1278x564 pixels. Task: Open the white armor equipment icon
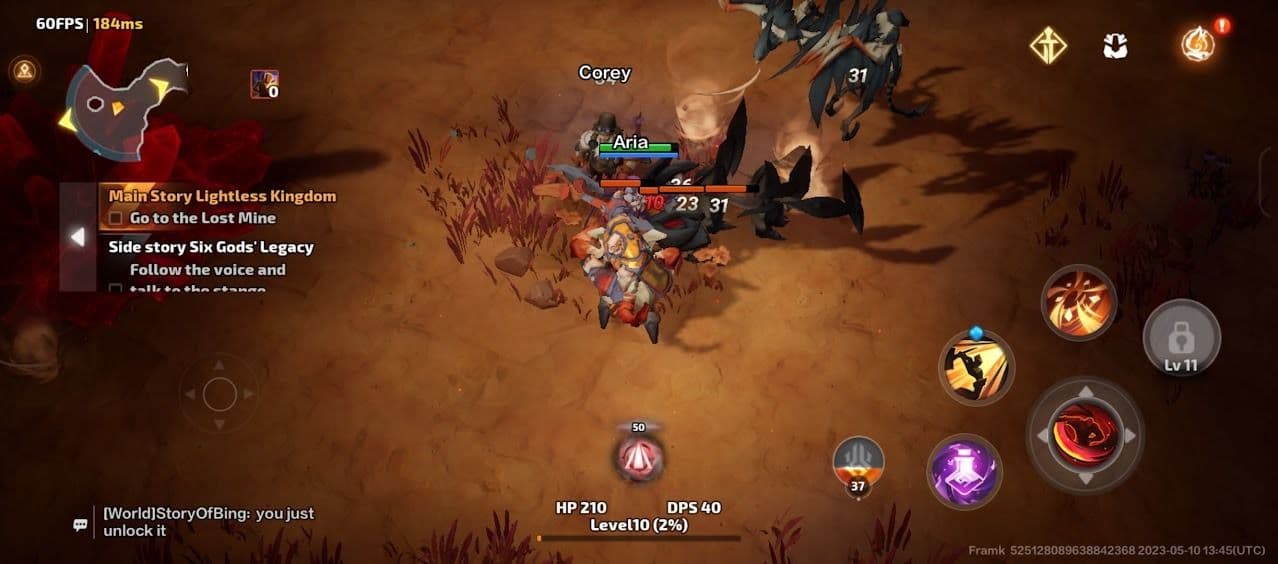click(1115, 45)
